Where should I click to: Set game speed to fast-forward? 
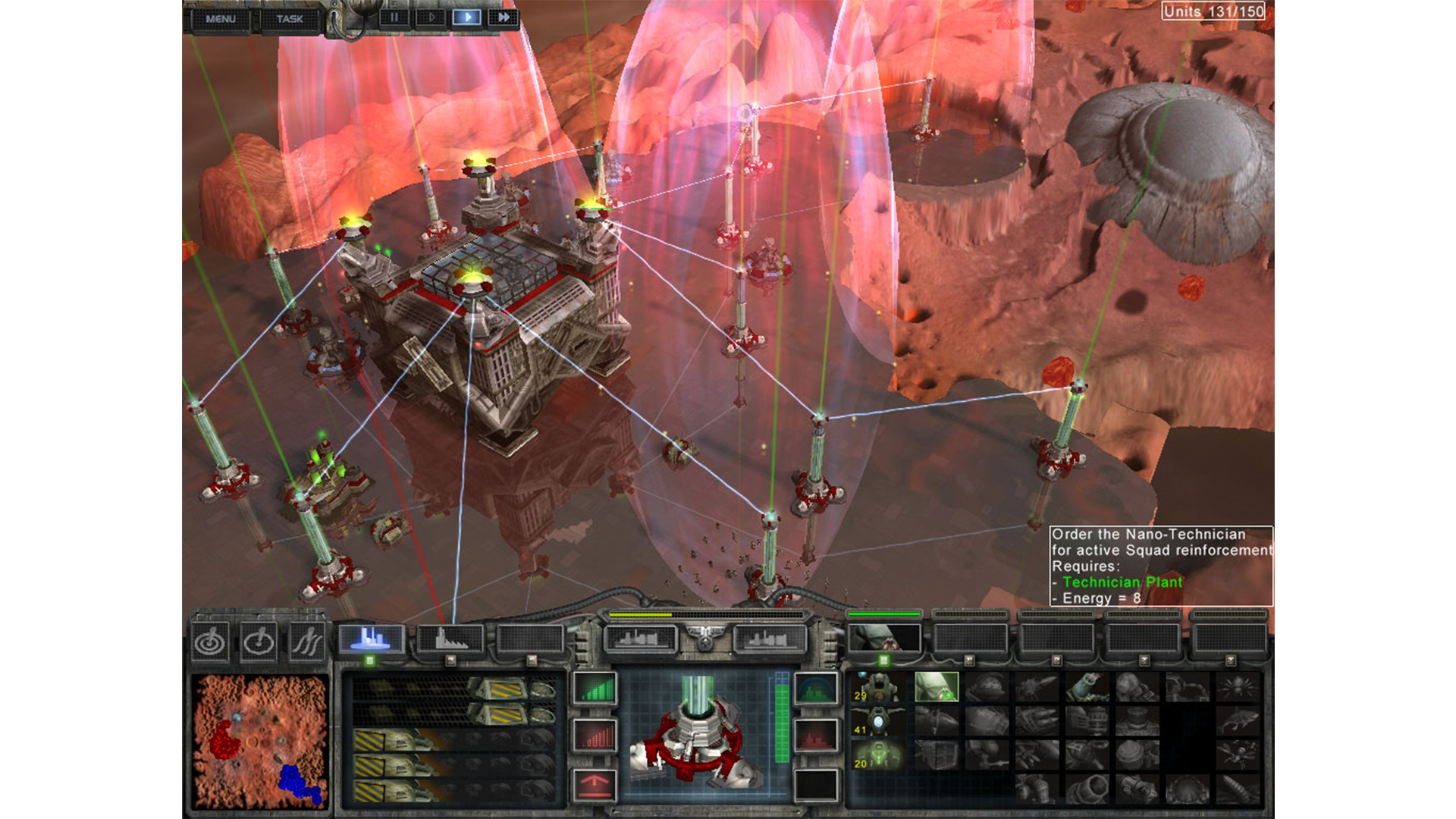(x=503, y=17)
